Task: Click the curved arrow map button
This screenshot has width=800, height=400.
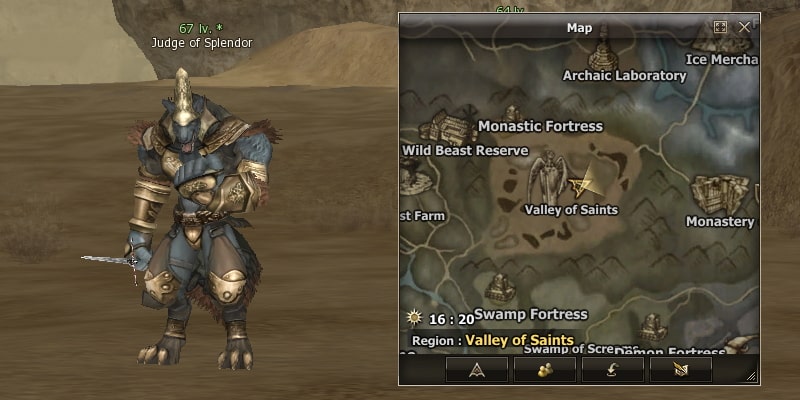Action: click(x=612, y=369)
